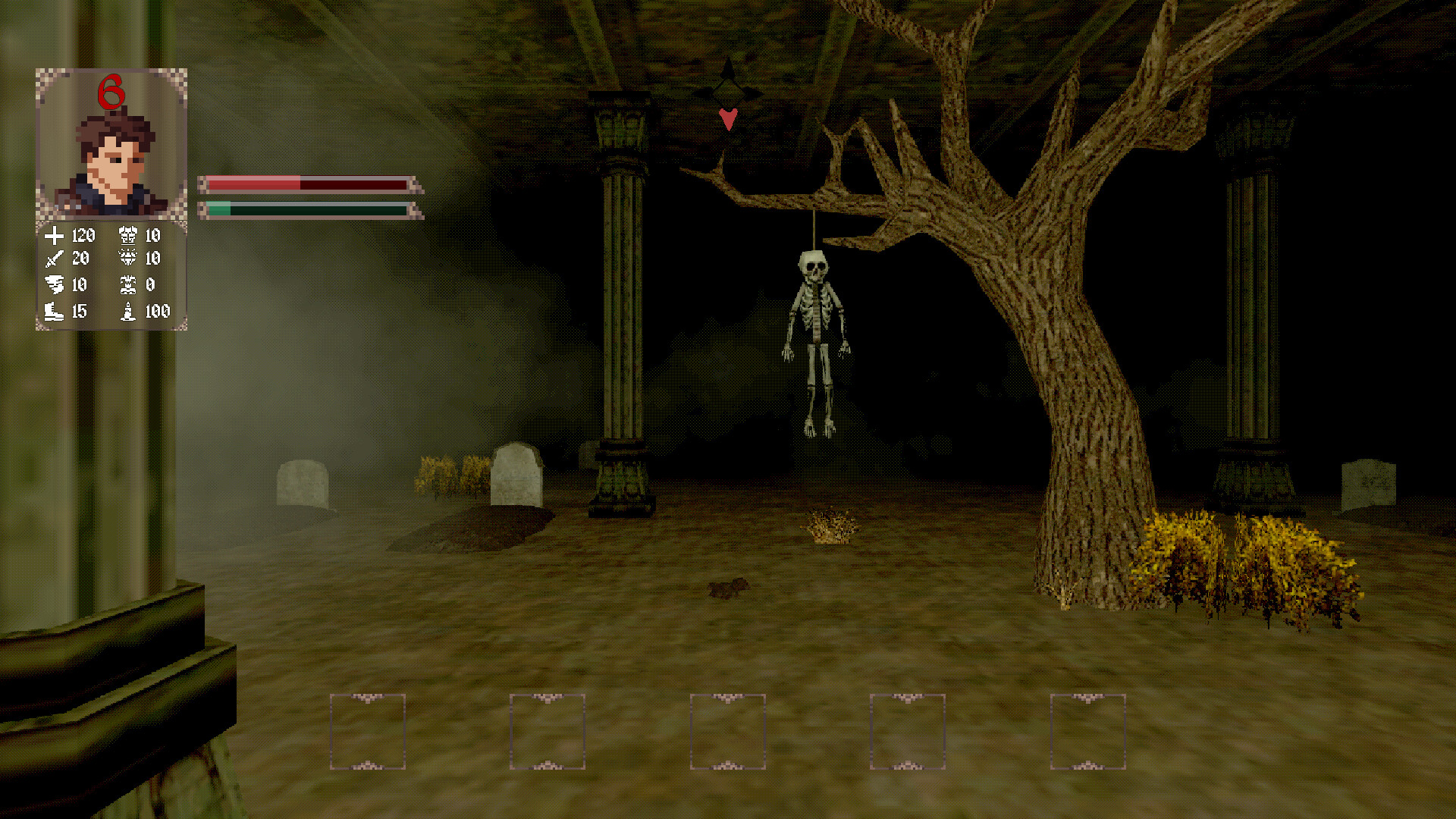Screen dimensions: 1456x819
Task: Select the chestplate defense stat icon
Action: (x=130, y=235)
